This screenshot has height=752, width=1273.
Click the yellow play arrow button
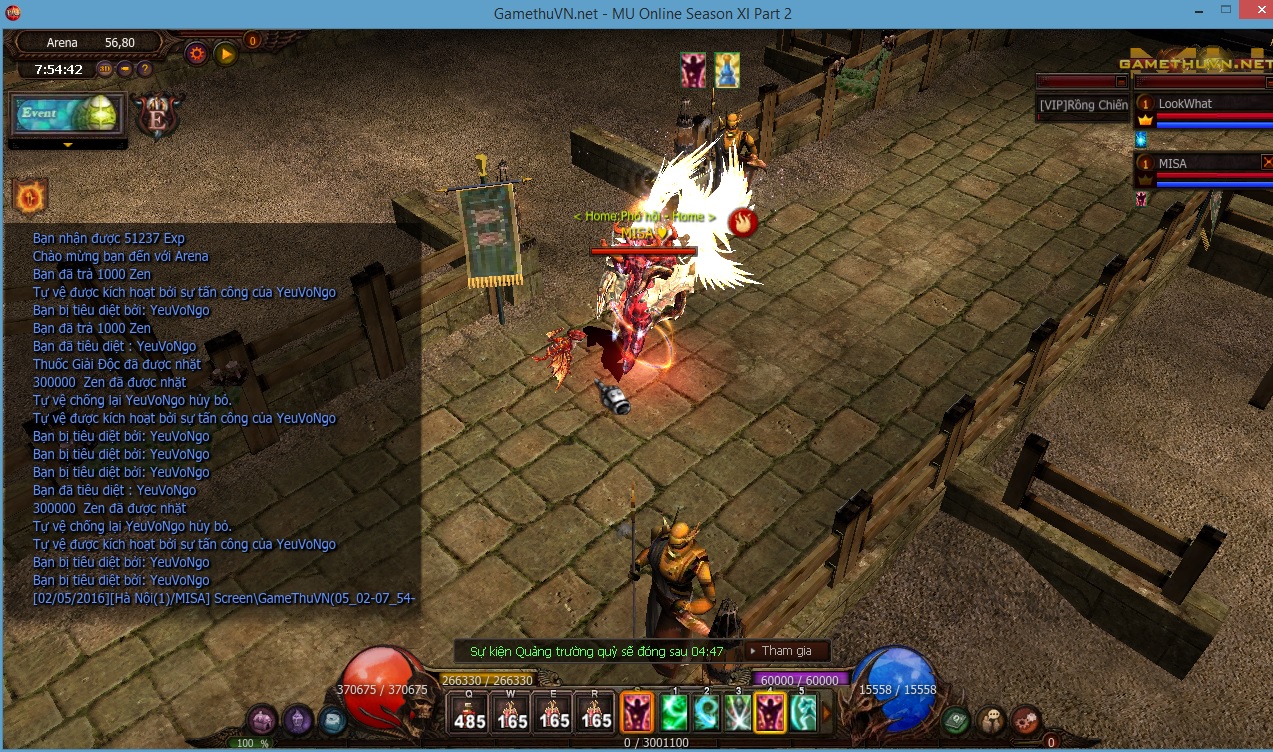(226, 53)
